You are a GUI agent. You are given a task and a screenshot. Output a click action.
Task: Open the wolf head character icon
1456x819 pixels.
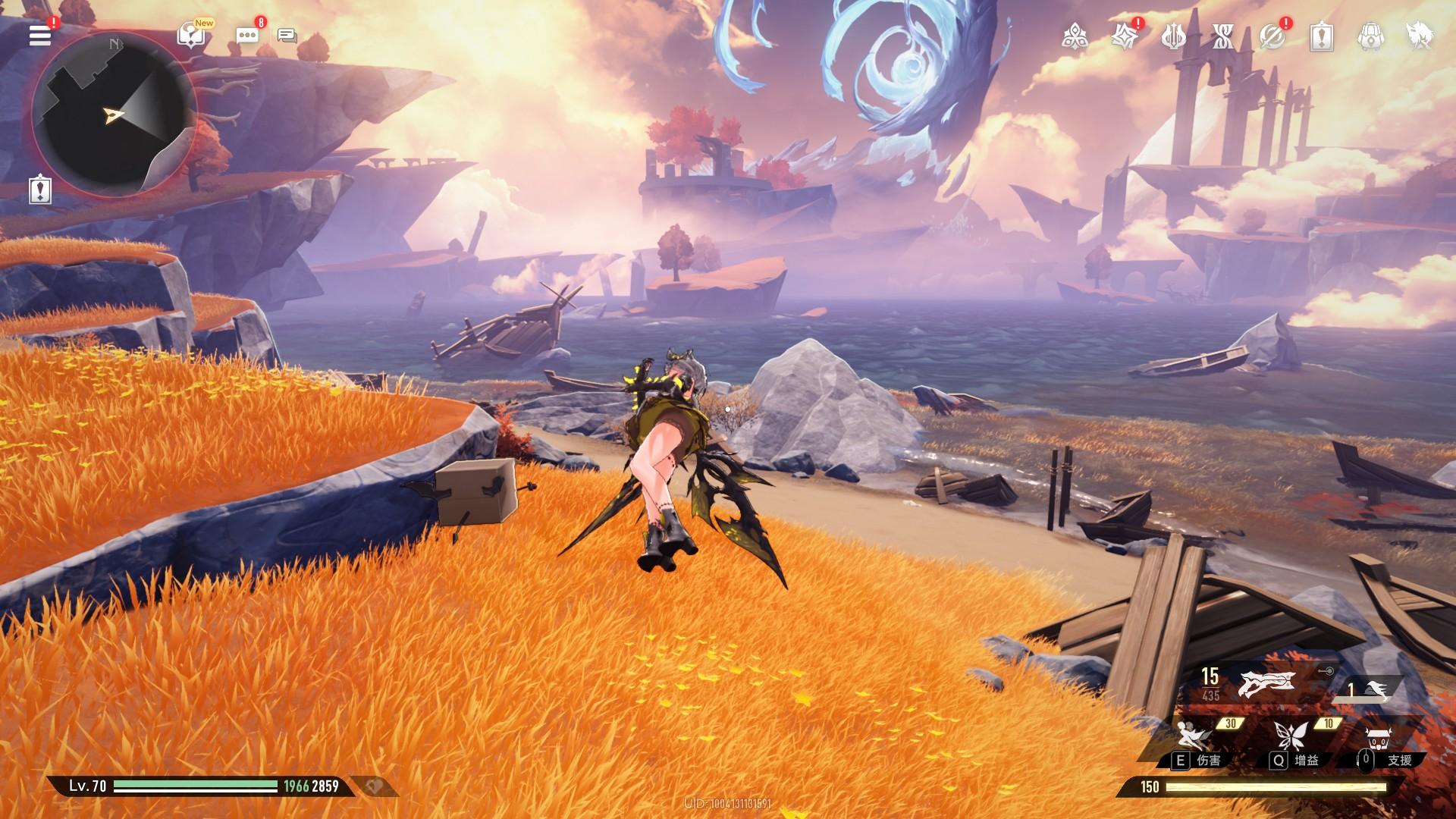1418,36
